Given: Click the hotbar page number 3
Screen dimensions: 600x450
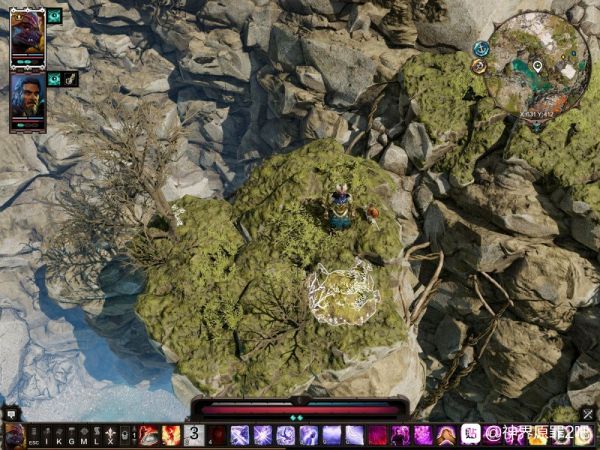Looking at the screenshot, I should (194, 435).
